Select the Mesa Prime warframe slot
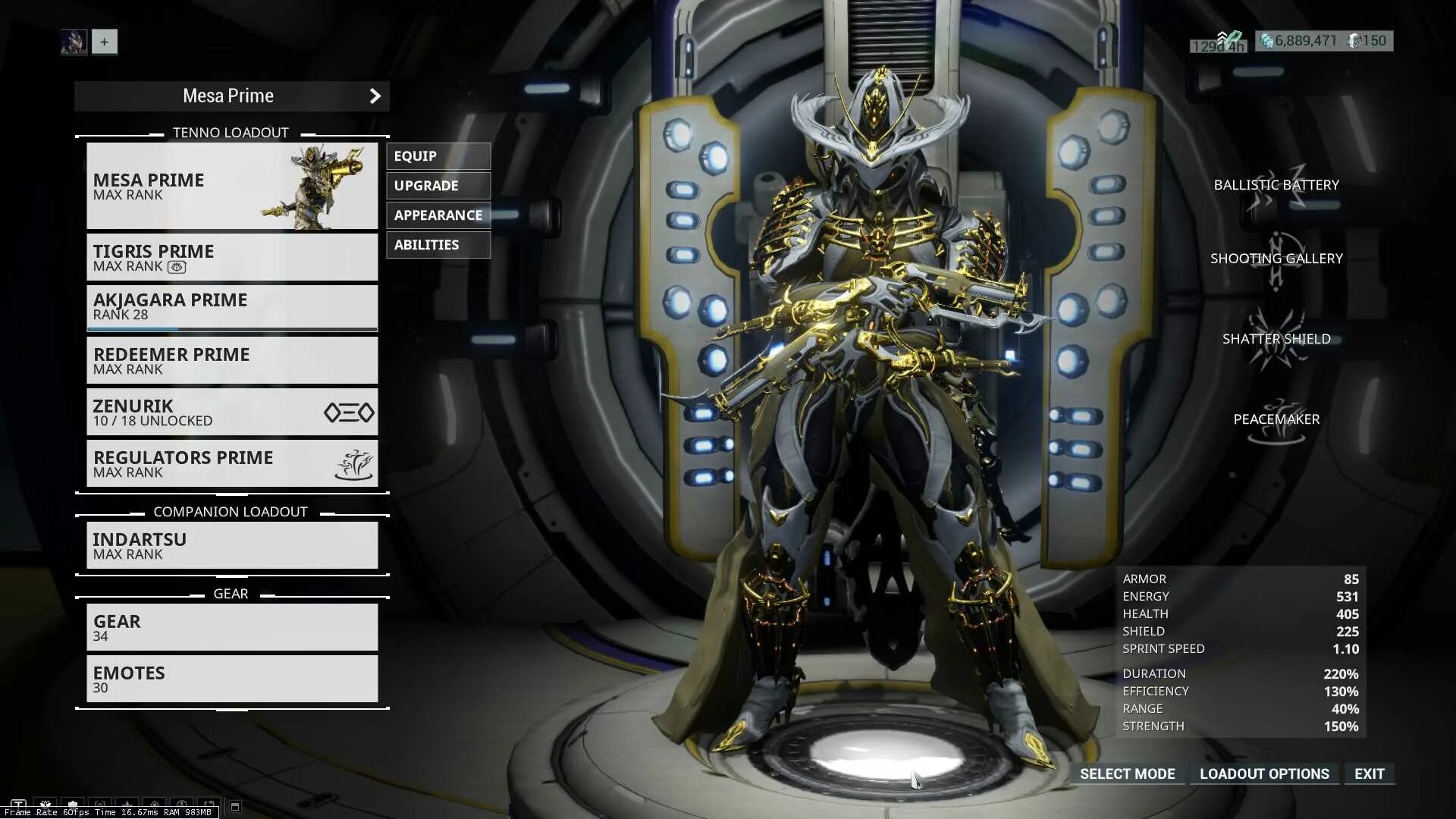The height and width of the screenshot is (819, 1456). pyautogui.click(x=231, y=186)
